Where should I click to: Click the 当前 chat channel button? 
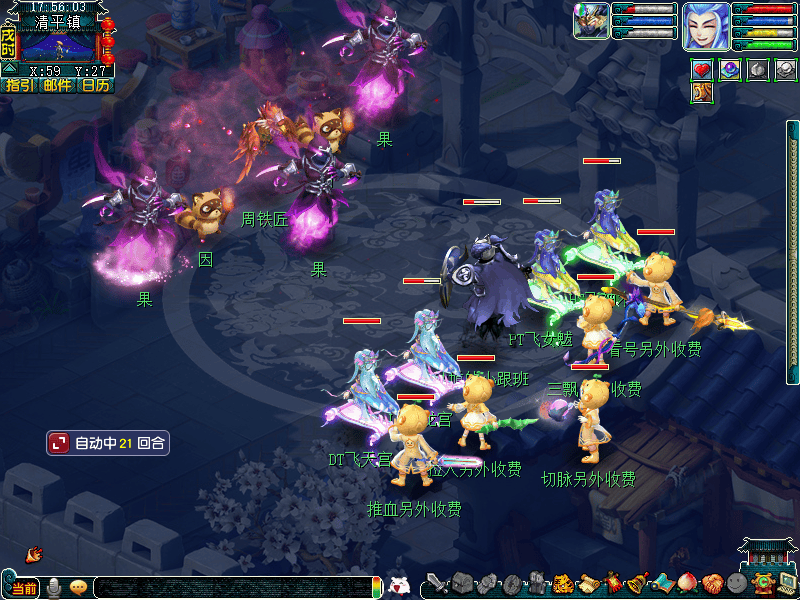pos(23,588)
